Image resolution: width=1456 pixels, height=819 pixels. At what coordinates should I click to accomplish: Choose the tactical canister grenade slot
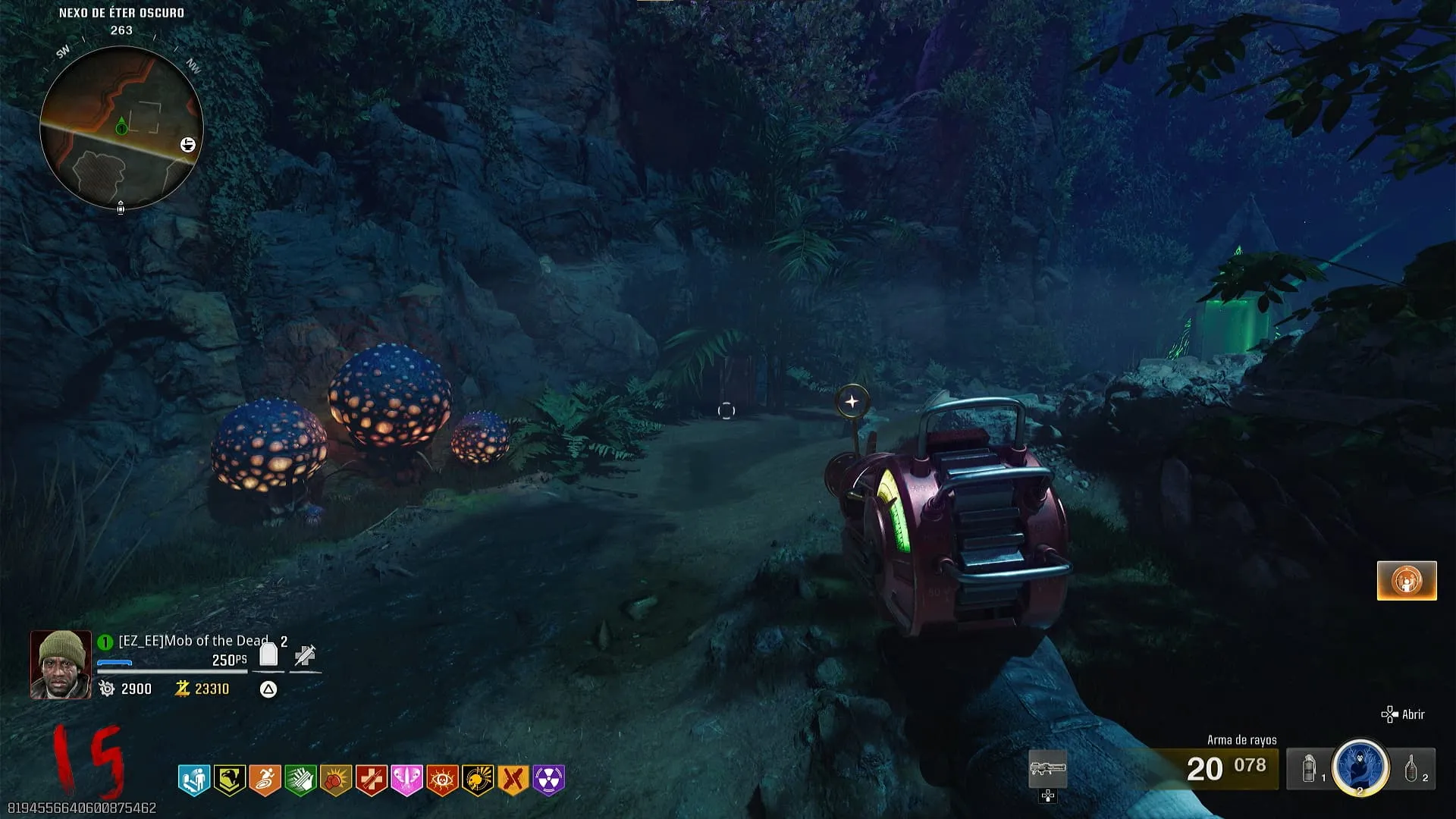[1309, 769]
